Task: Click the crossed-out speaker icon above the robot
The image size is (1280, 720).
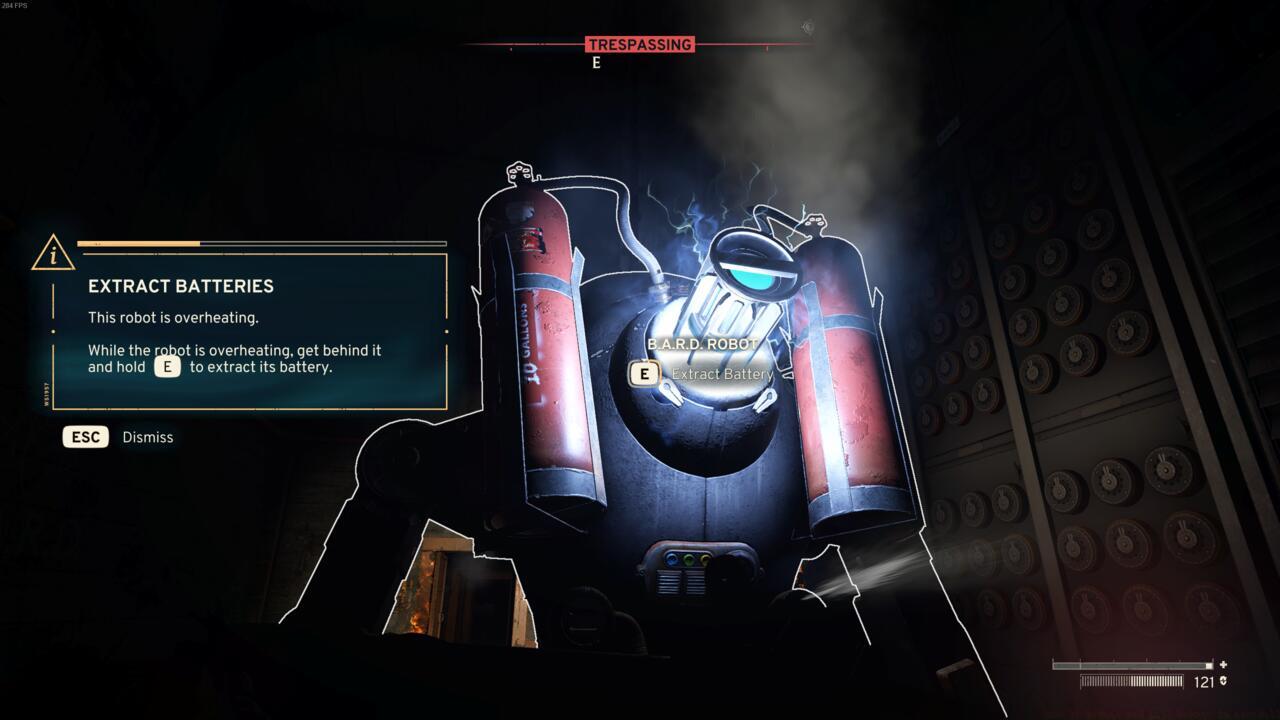Action: coord(806,27)
